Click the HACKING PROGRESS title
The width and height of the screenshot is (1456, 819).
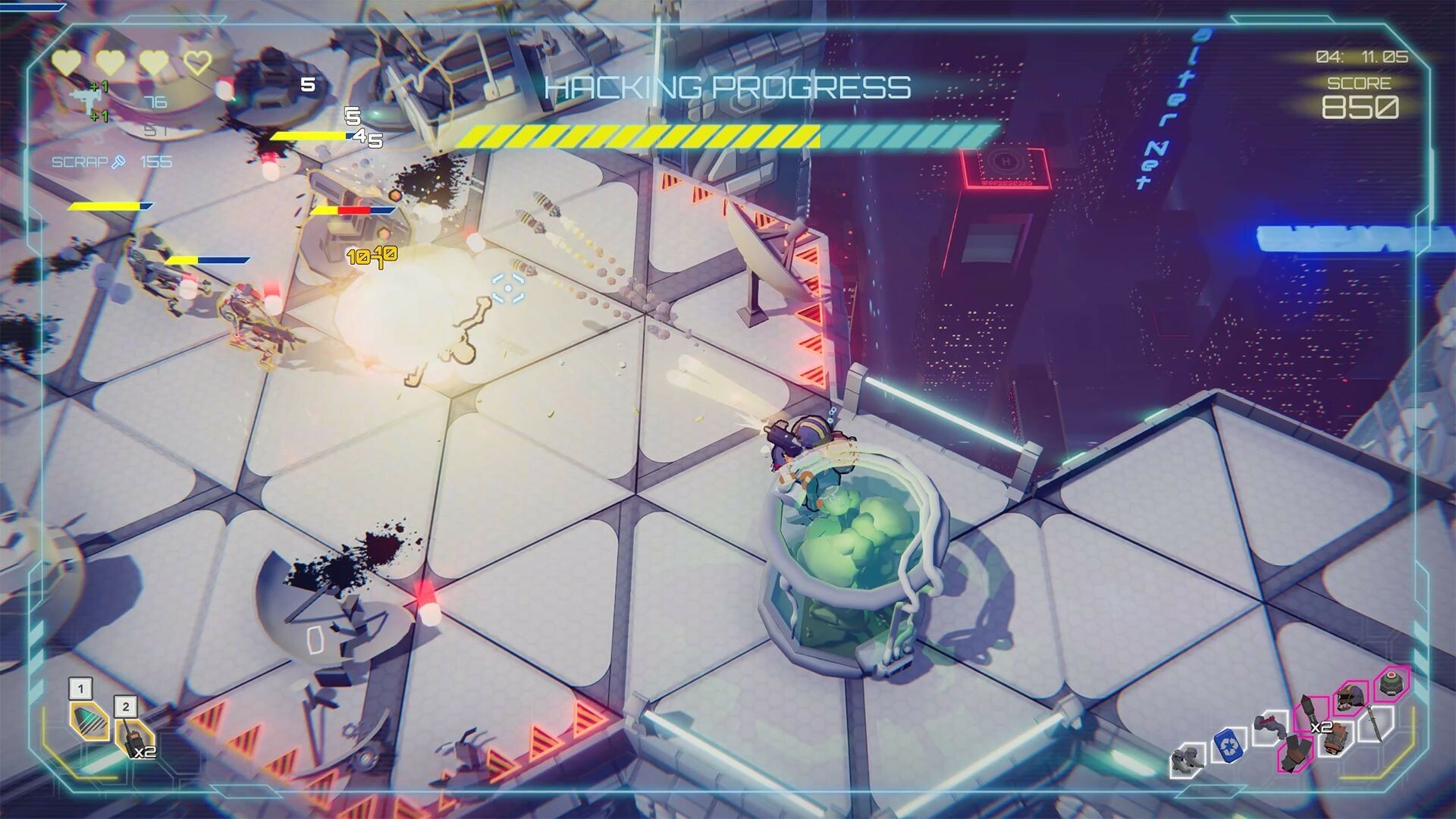pyautogui.click(x=728, y=88)
